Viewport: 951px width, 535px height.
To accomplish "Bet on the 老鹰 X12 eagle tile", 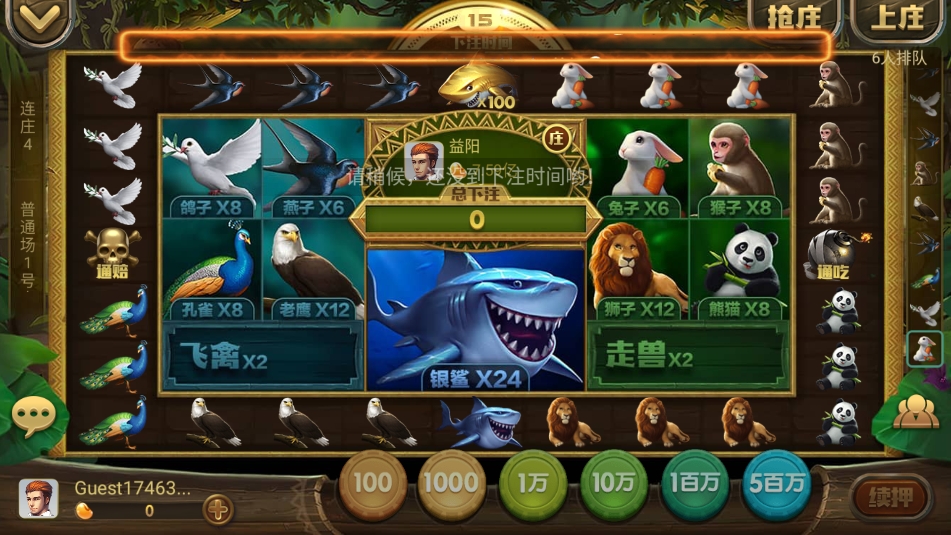I will tap(313, 269).
